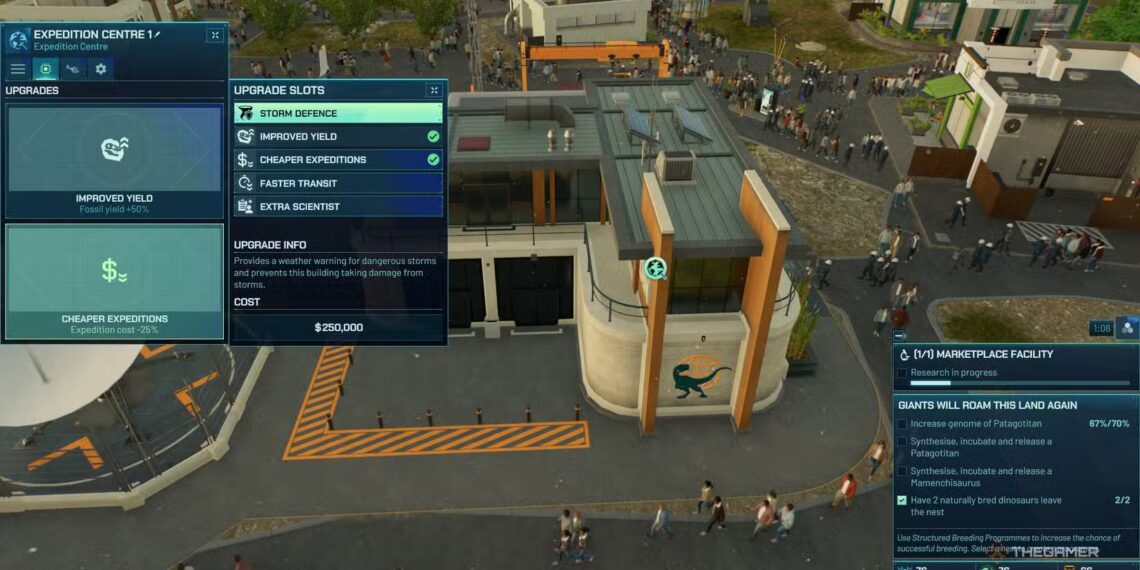The width and height of the screenshot is (1140, 570).
Task: Pick the Faster Transit upgrade
Action: point(338,183)
